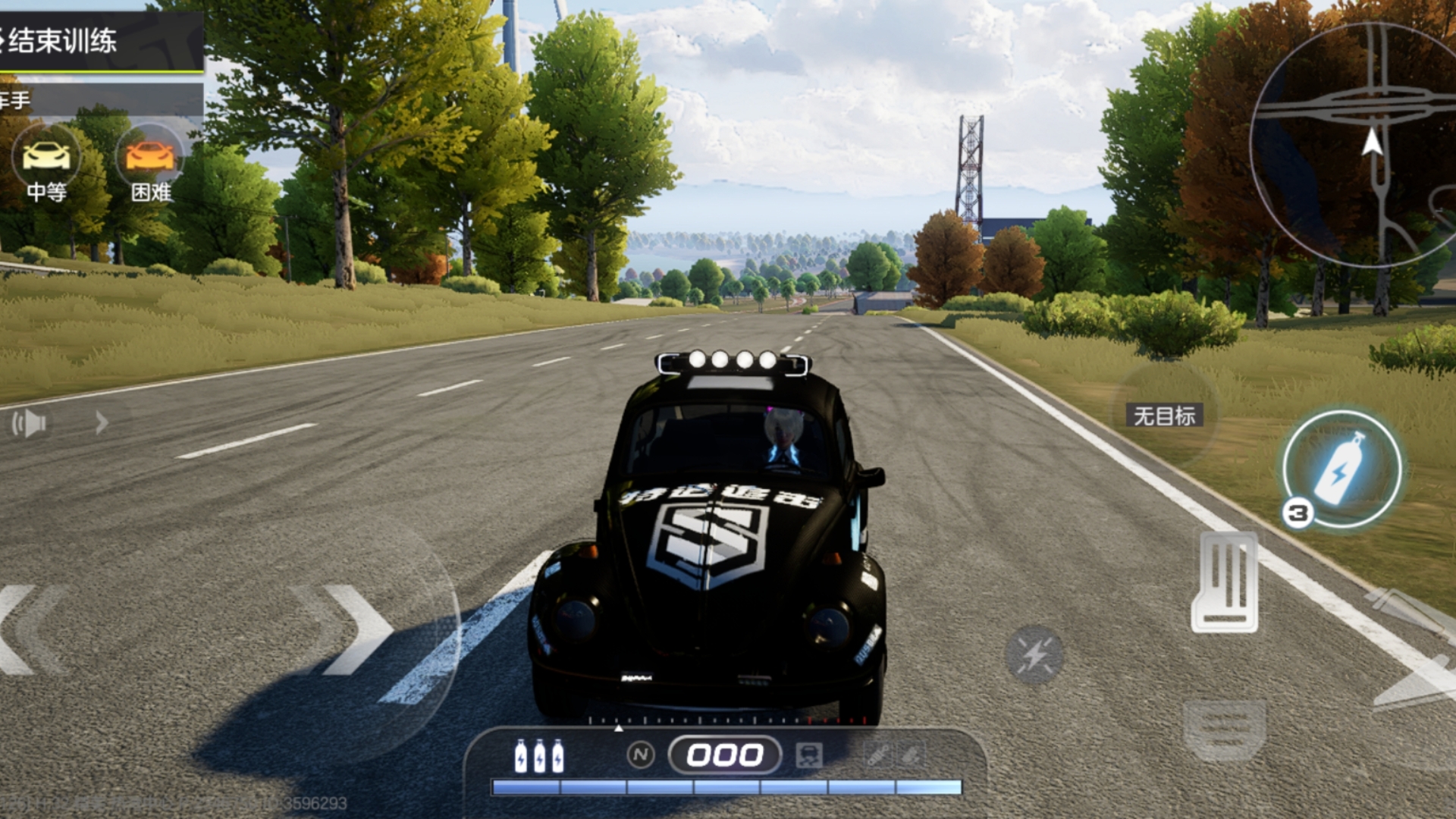The height and width of the screenshot is (819, 1456).
Task: Activate the nitro bottle boost
Action: pyautogui.click(x=1341, y=470)
